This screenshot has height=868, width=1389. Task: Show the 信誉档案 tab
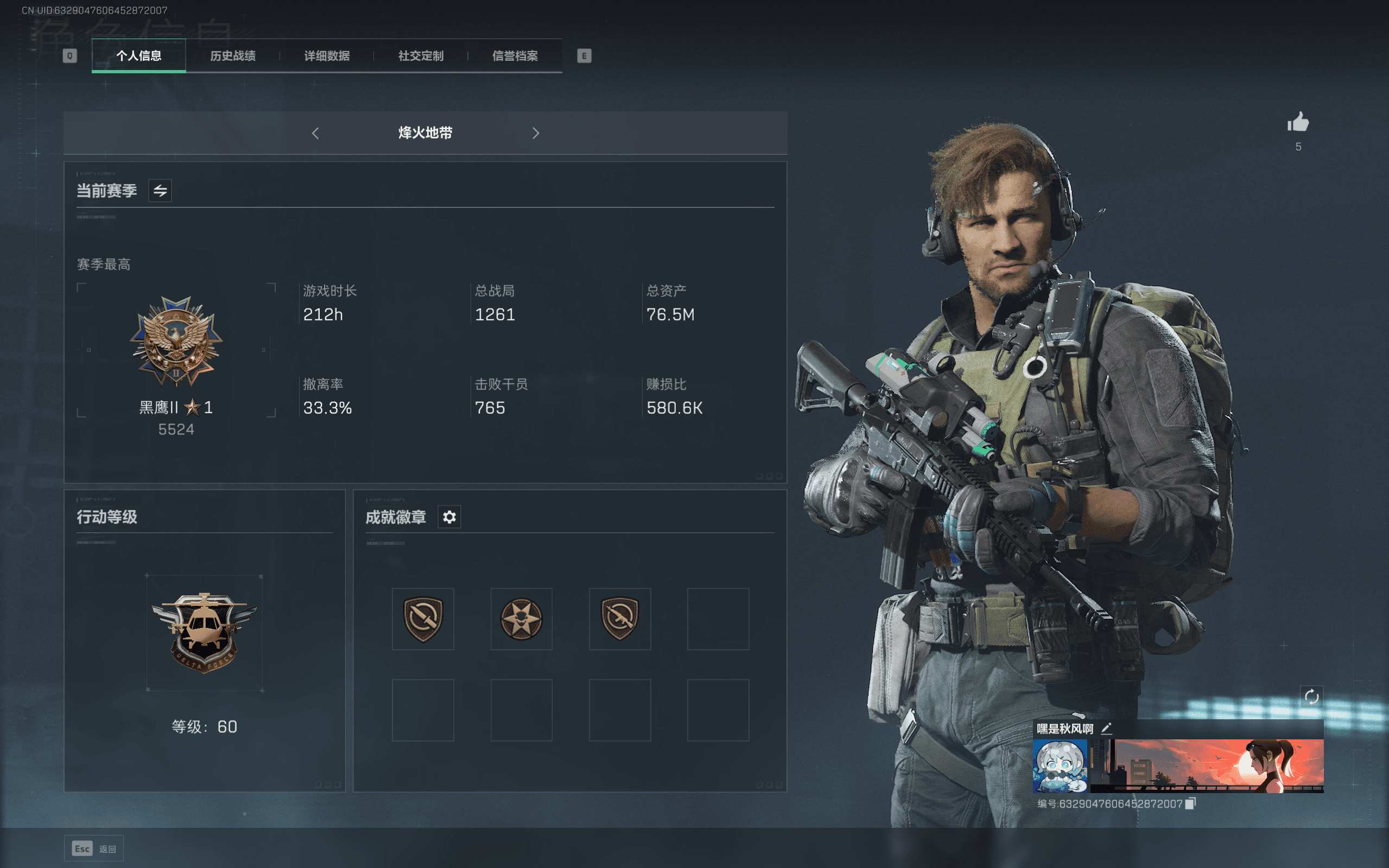(515, 56)
